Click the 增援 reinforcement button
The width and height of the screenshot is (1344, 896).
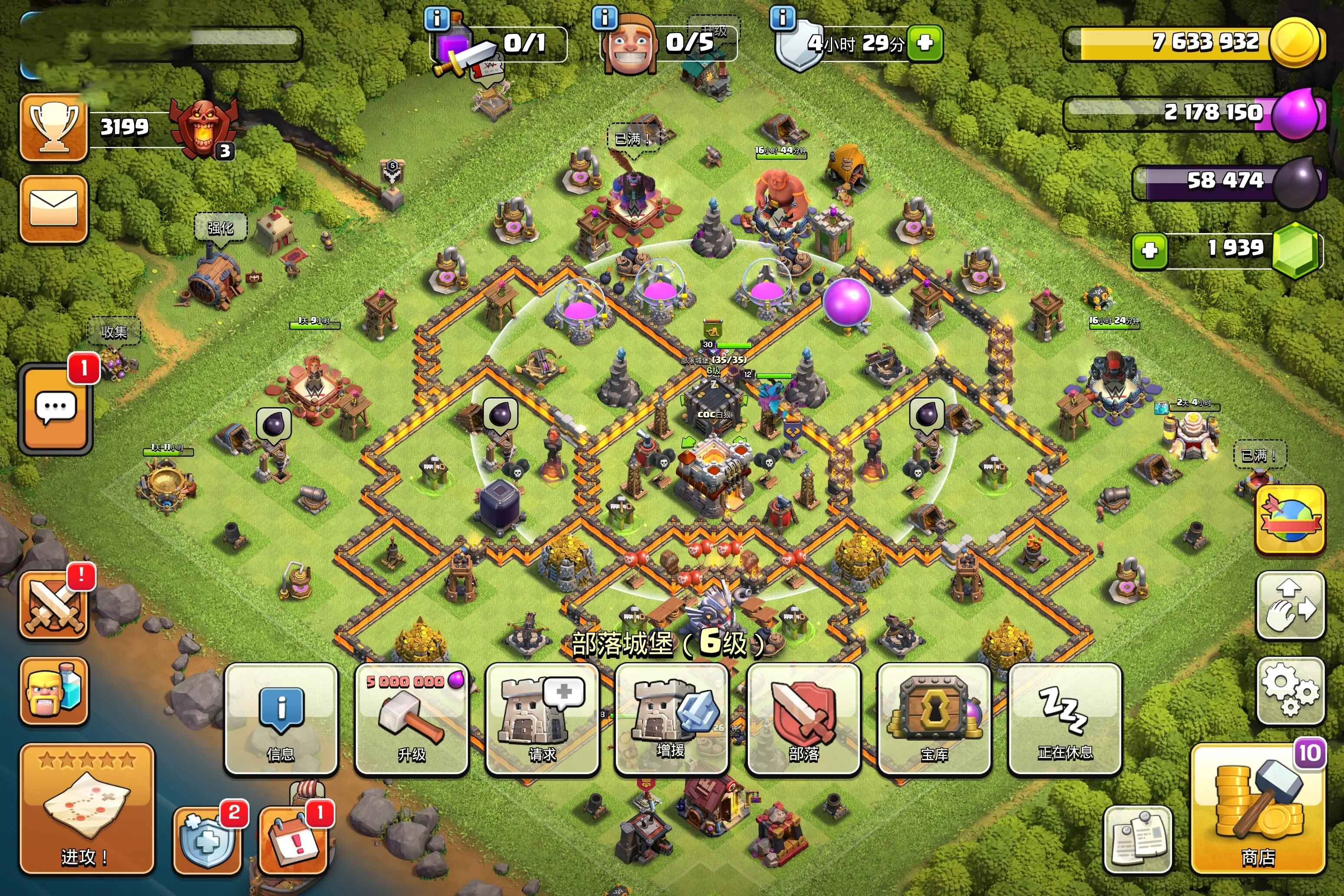(x=672, y=719)
